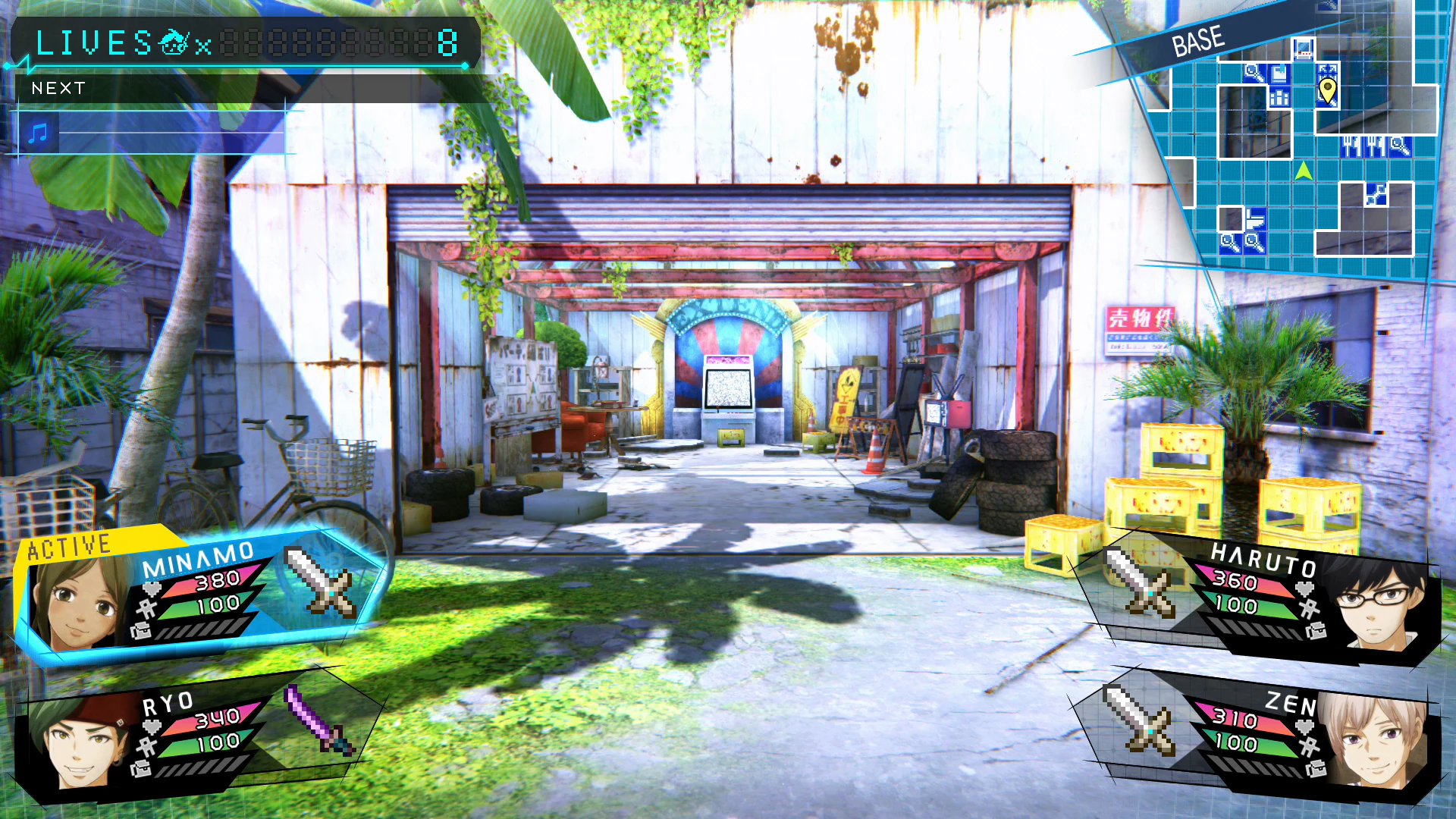1456x819 pixels.
Task: Open Minamo's inventory bag icon
Action: pos(141,631)
